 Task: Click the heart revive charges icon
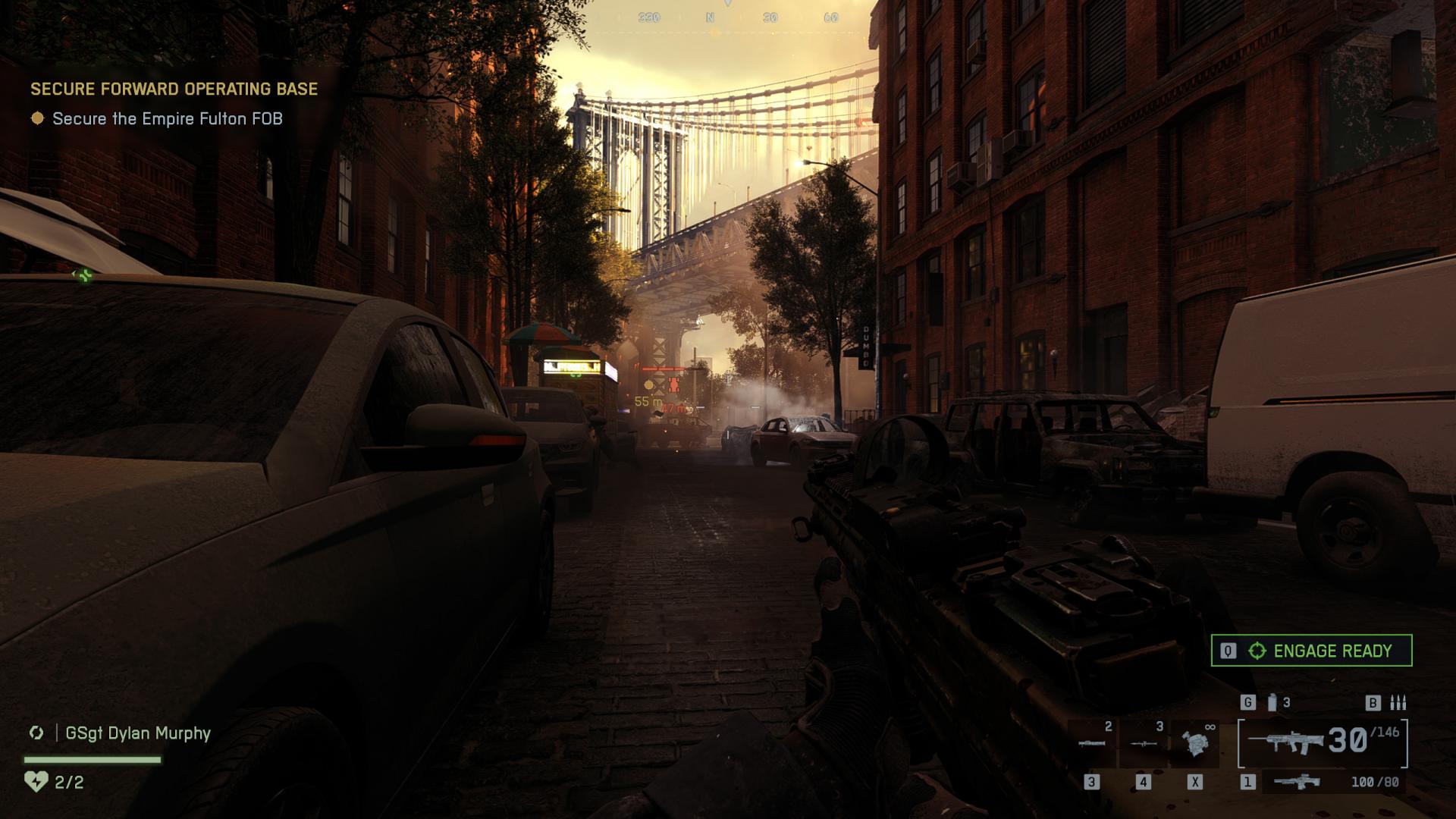click(x=36, y=781)
